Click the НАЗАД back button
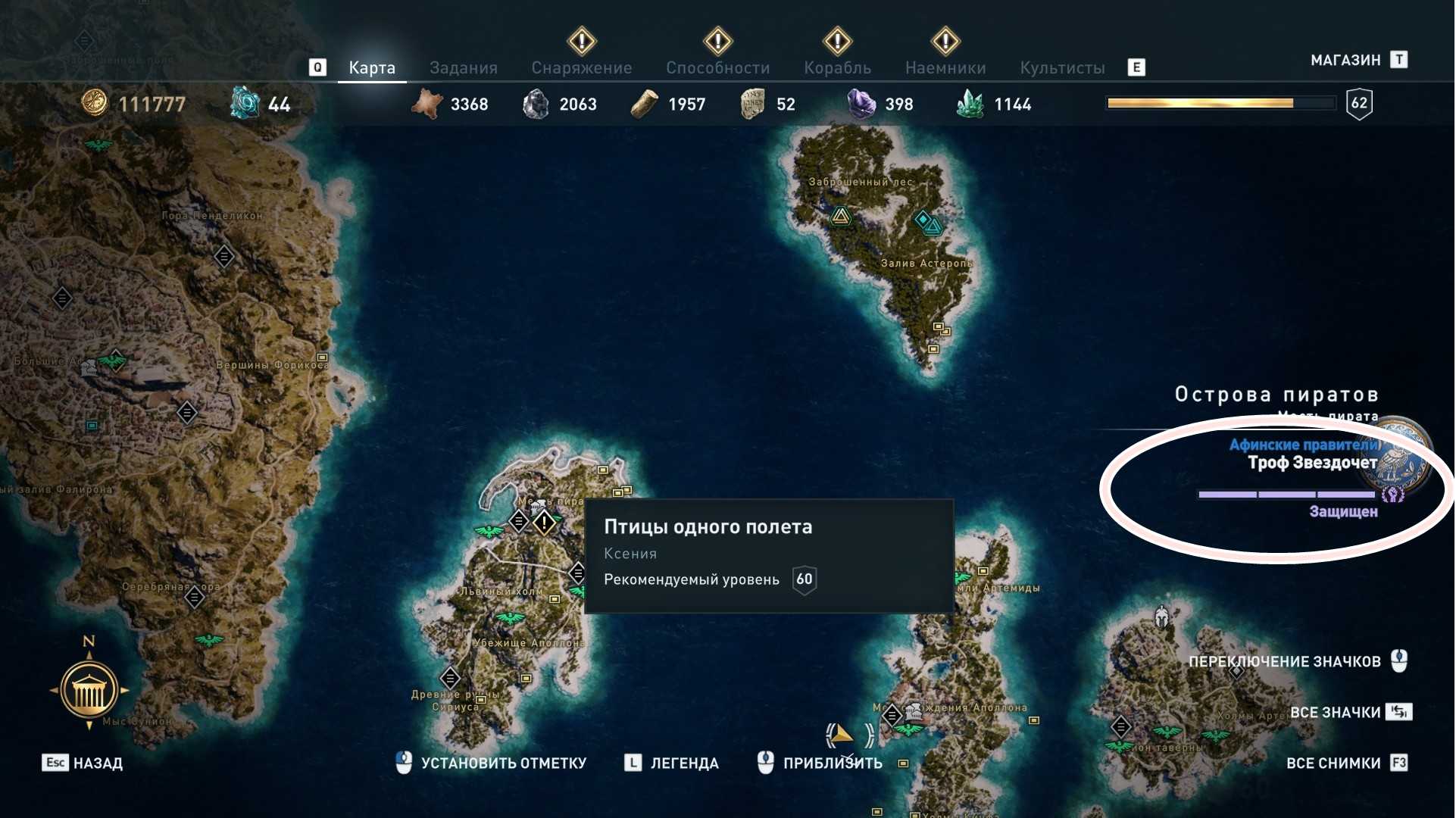1456x818 pixels. (x=97, y=763)
